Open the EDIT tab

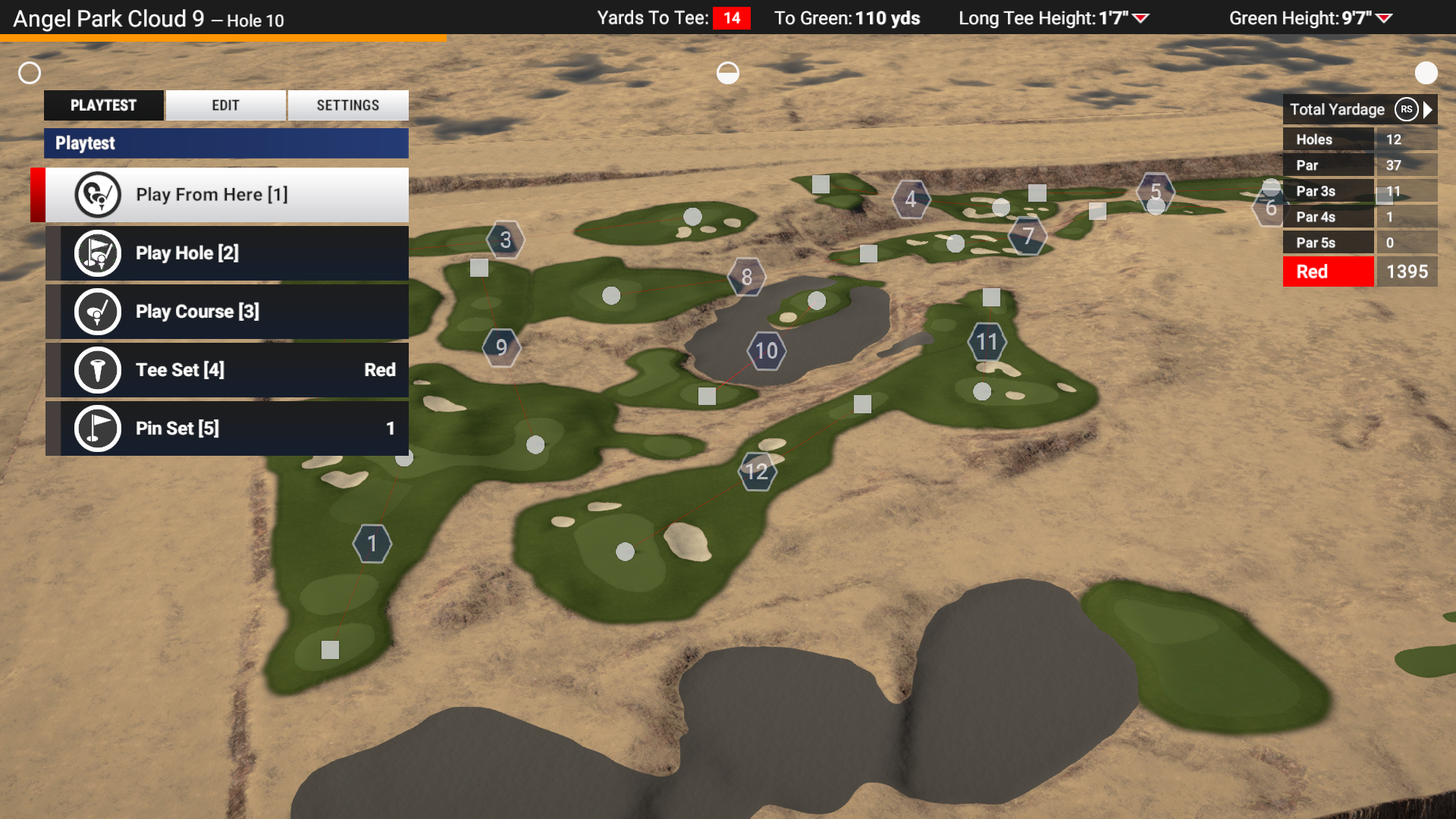[x=225, y=105]
